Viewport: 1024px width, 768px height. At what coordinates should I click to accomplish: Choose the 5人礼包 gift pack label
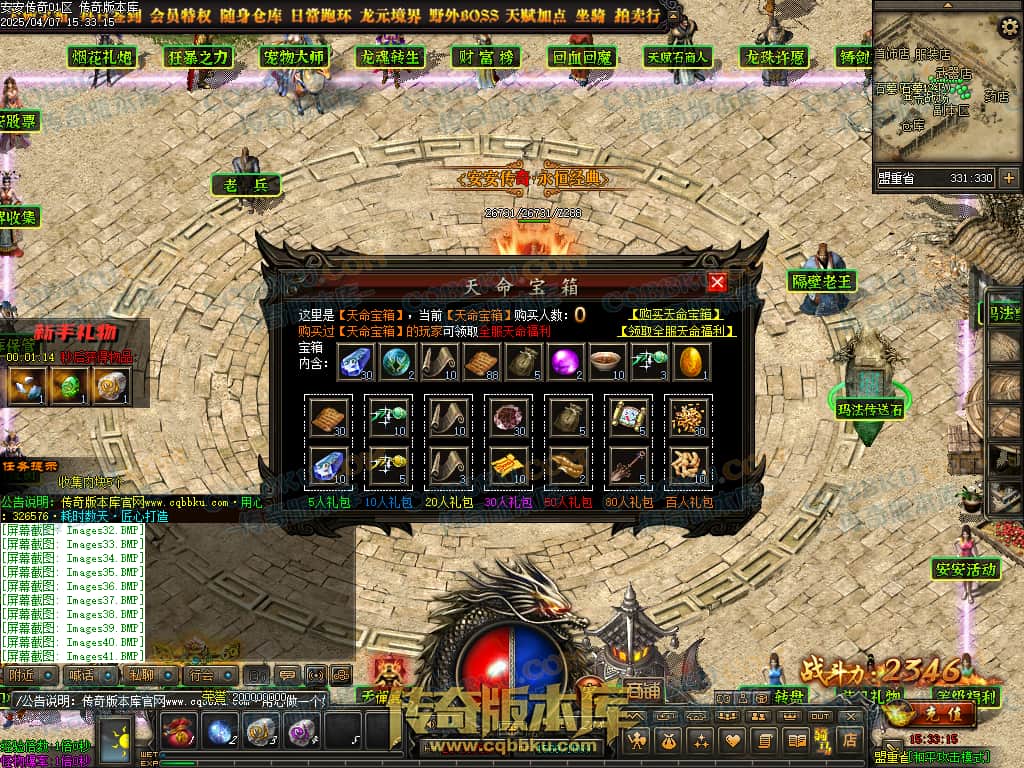[x=325, y=502]
